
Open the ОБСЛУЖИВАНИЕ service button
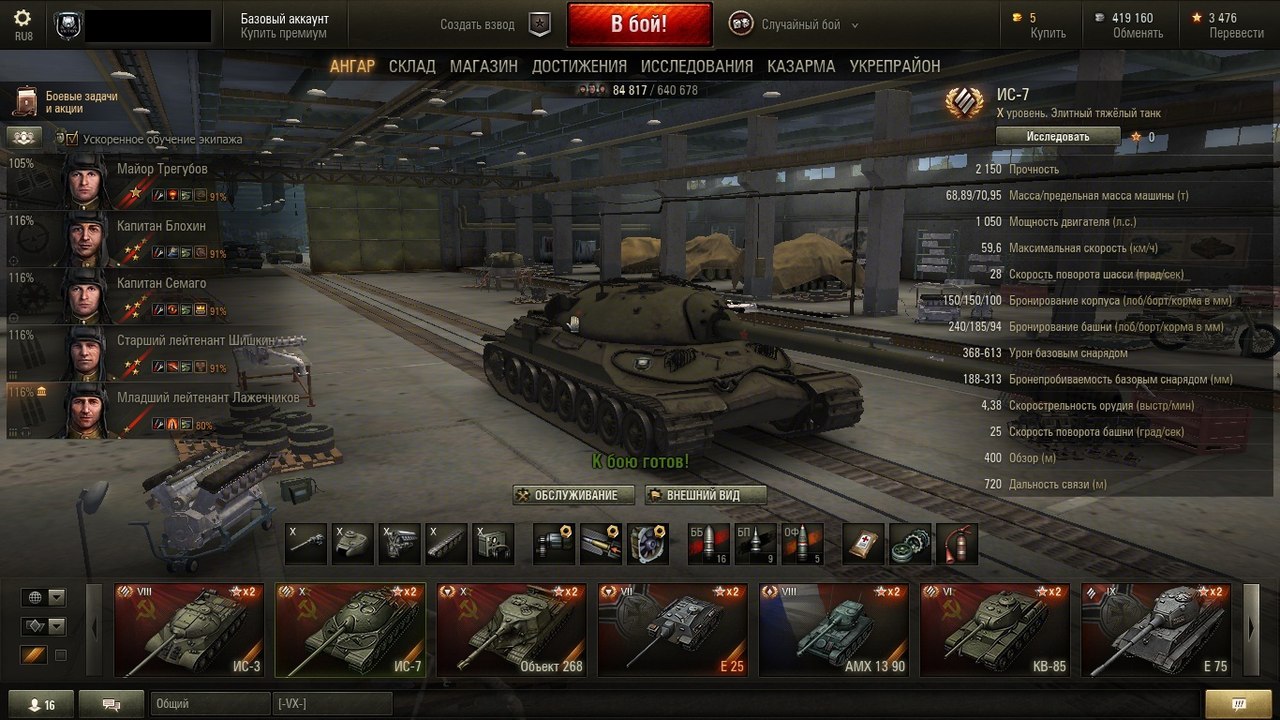[573, 495]
